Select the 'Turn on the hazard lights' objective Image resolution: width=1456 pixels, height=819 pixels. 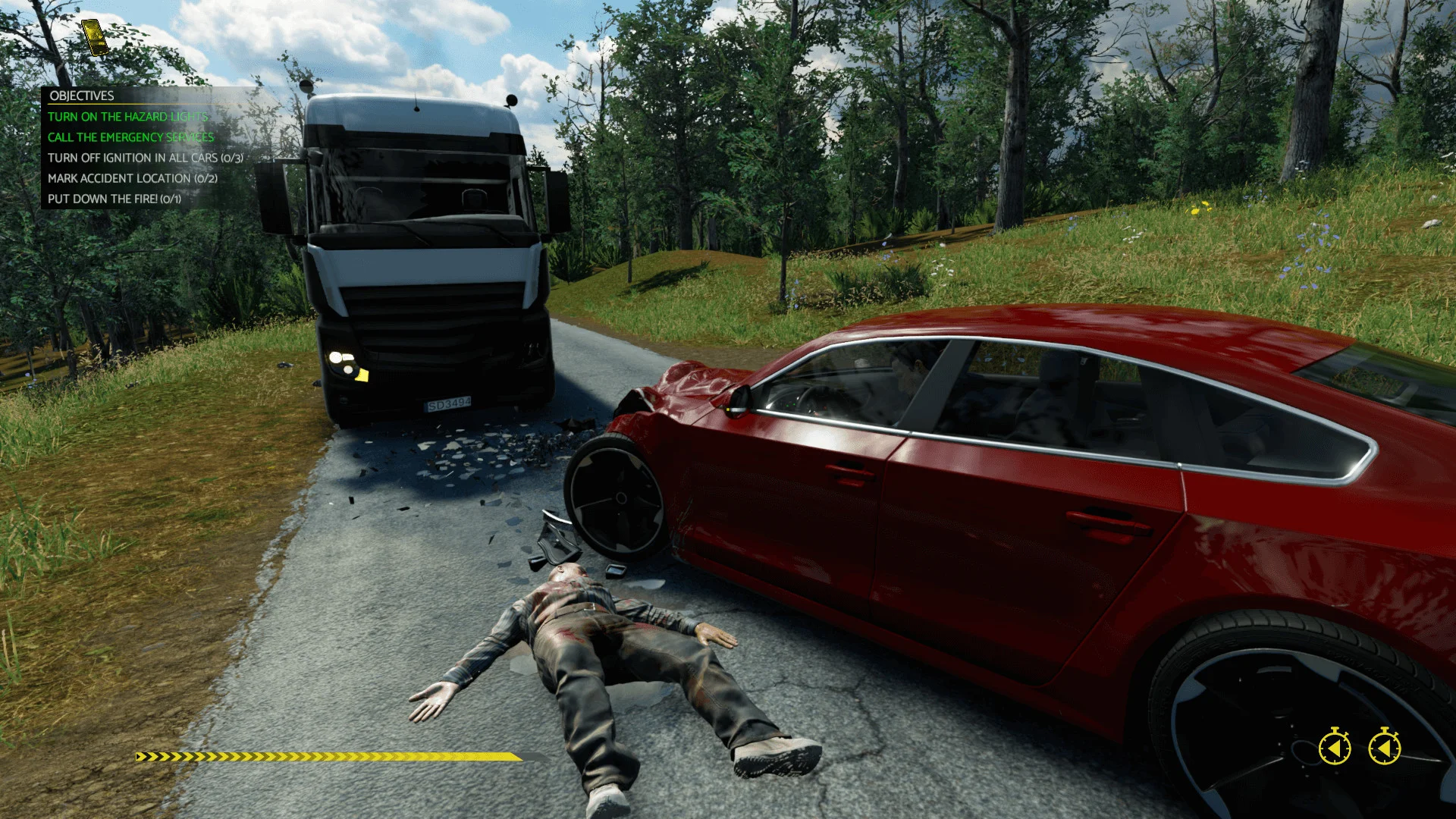point(127,117)
